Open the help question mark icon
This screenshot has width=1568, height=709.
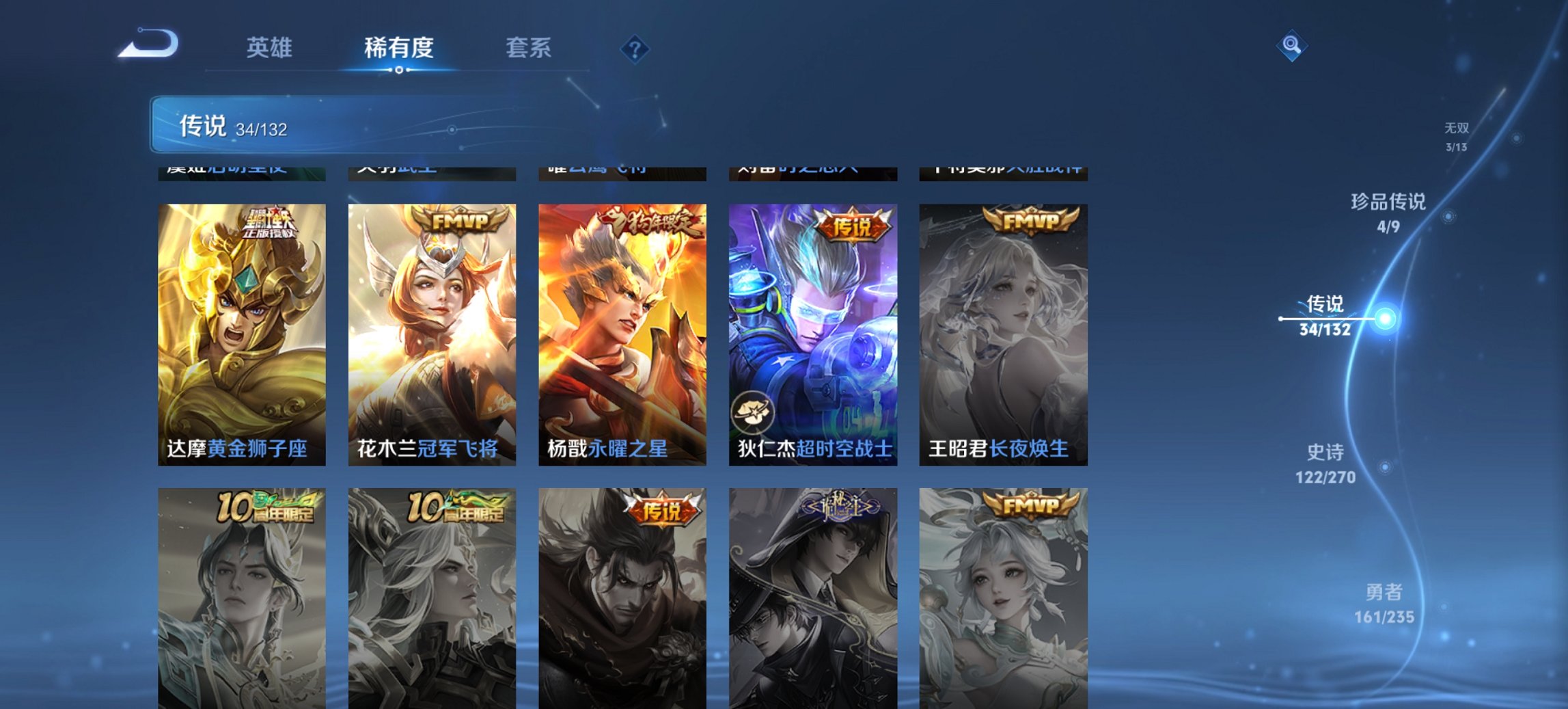pos(634,48)
